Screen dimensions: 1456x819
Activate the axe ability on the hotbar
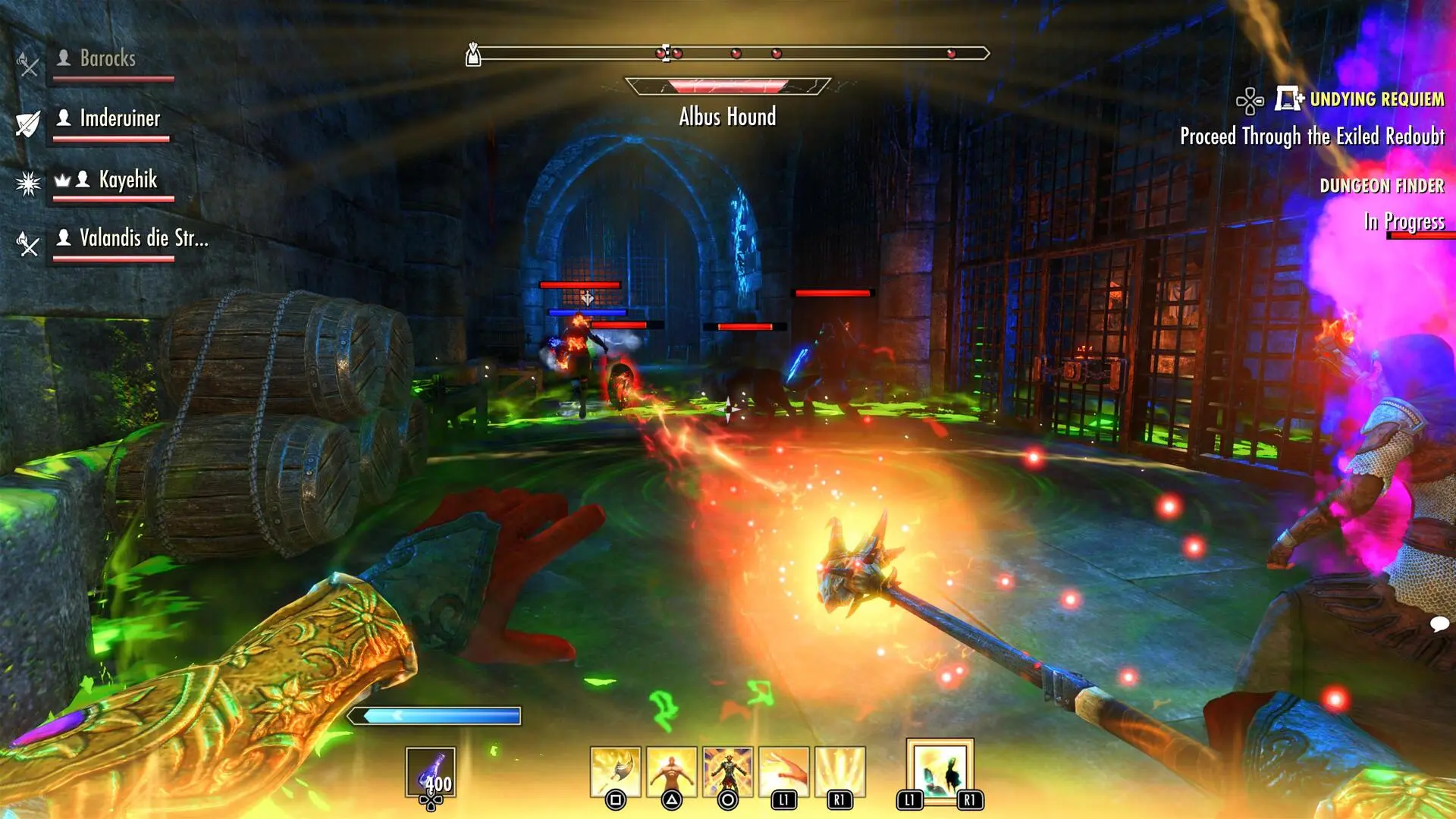click(x=615, y=772)
